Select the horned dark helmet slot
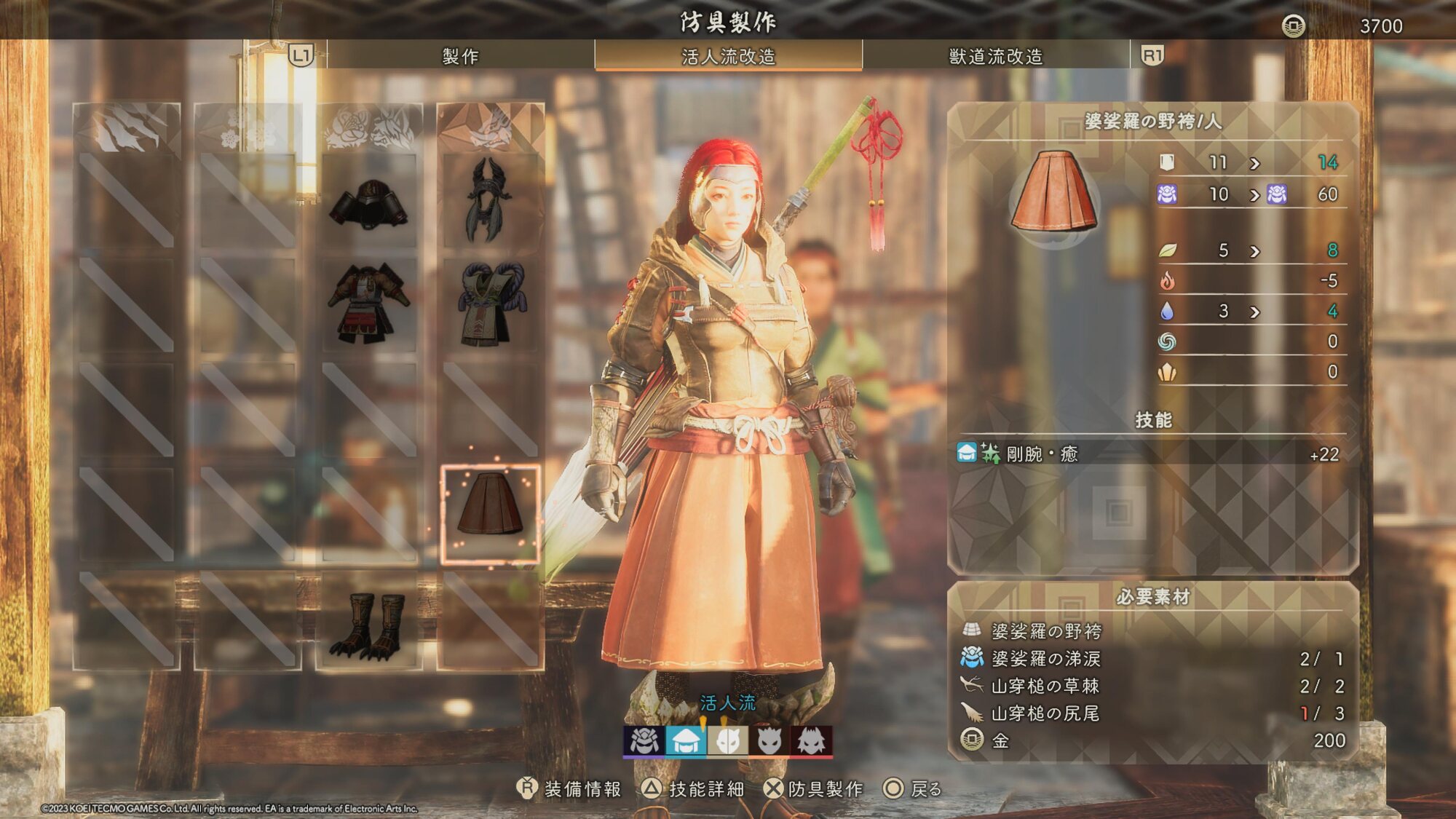The width and height of the screenshot is (1456, 819). click(490, 200)
